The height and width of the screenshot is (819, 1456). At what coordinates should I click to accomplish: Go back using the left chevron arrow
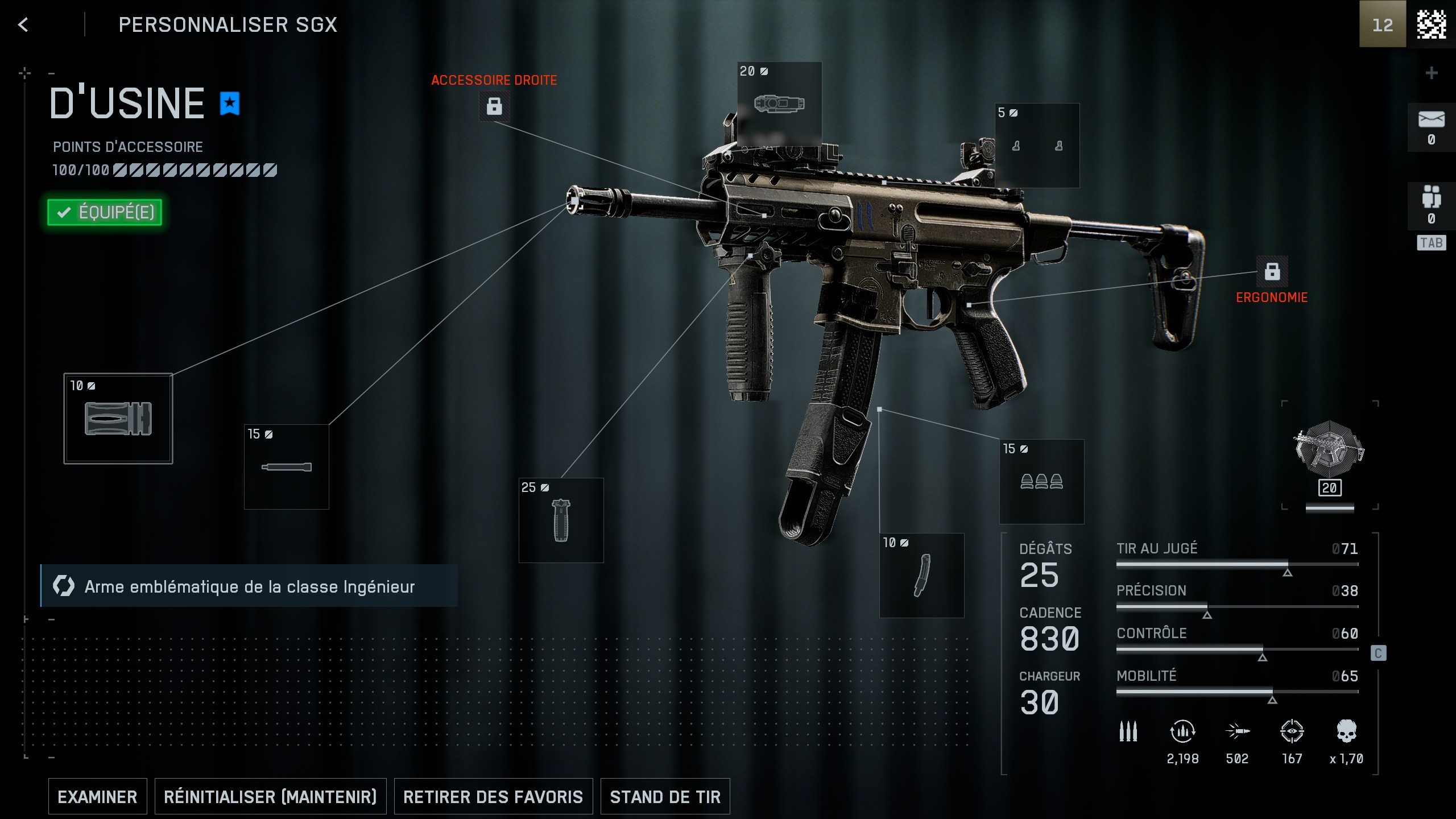point(23,24)
